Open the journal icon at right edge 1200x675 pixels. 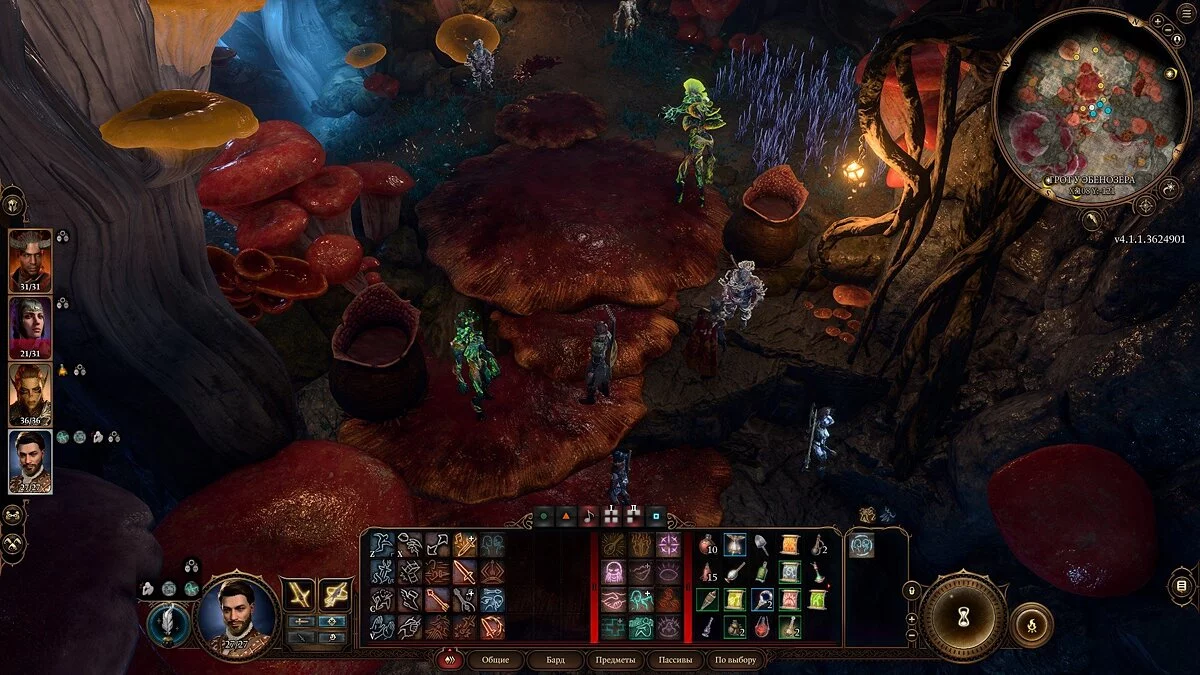[x=1181, y=585]
